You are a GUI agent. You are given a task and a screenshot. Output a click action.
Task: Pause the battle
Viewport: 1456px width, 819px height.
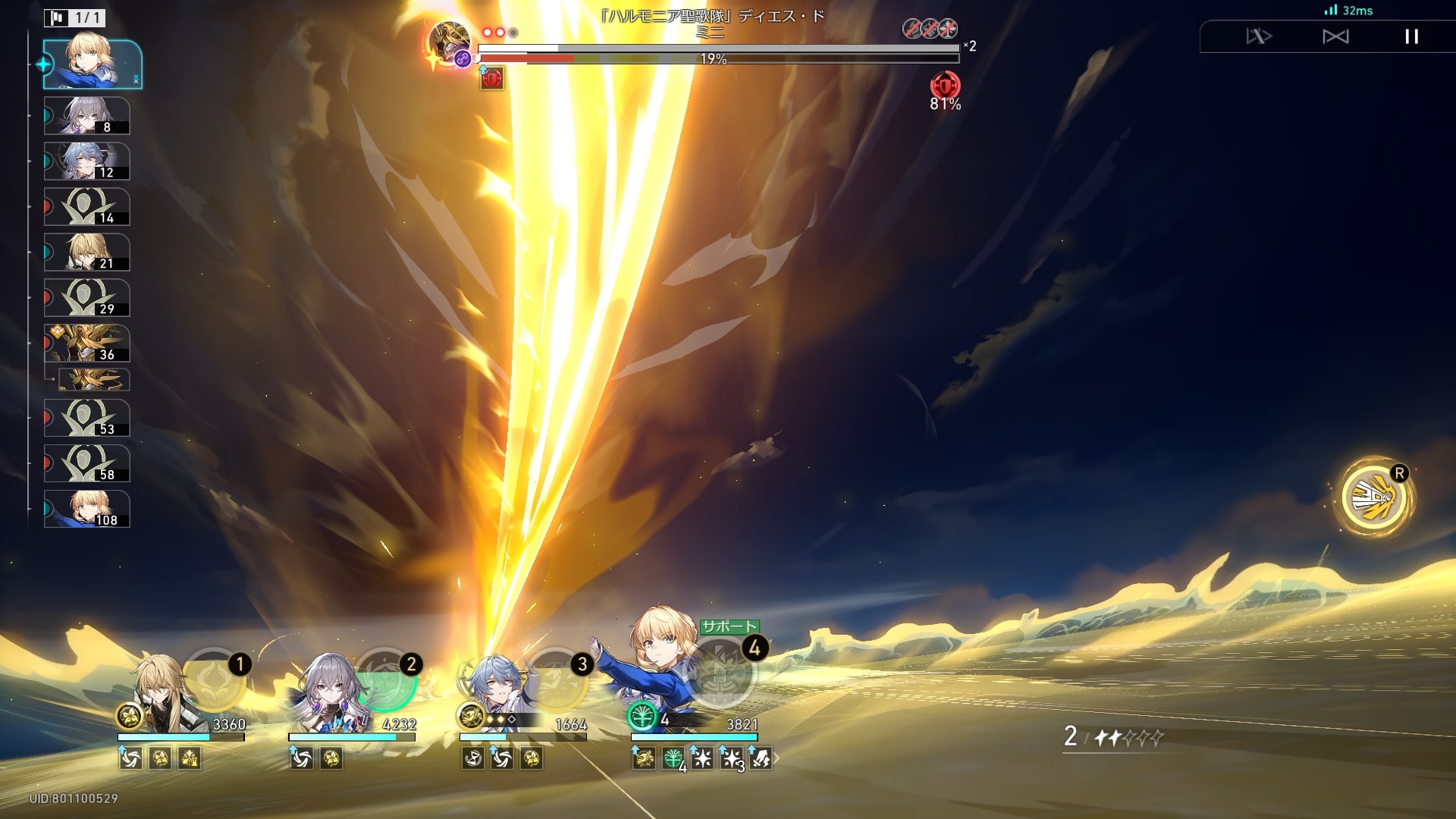[1411, 36]
